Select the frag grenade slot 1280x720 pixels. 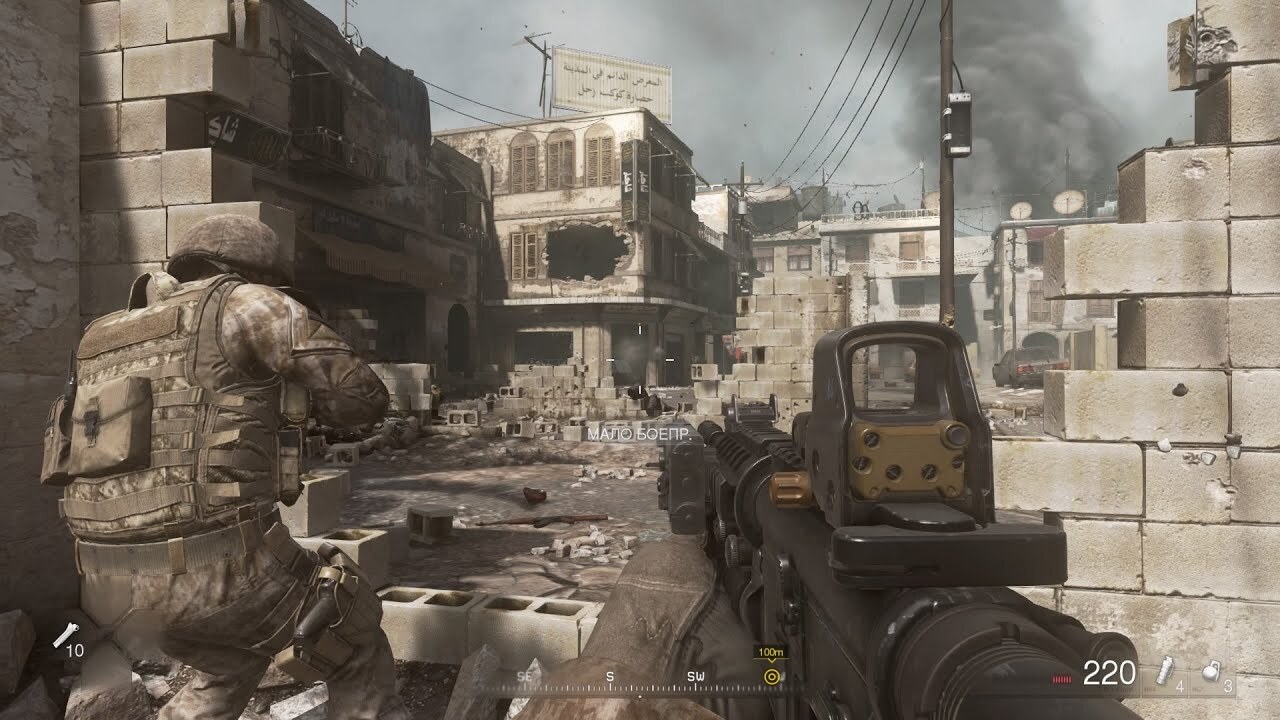point(1211,673)
